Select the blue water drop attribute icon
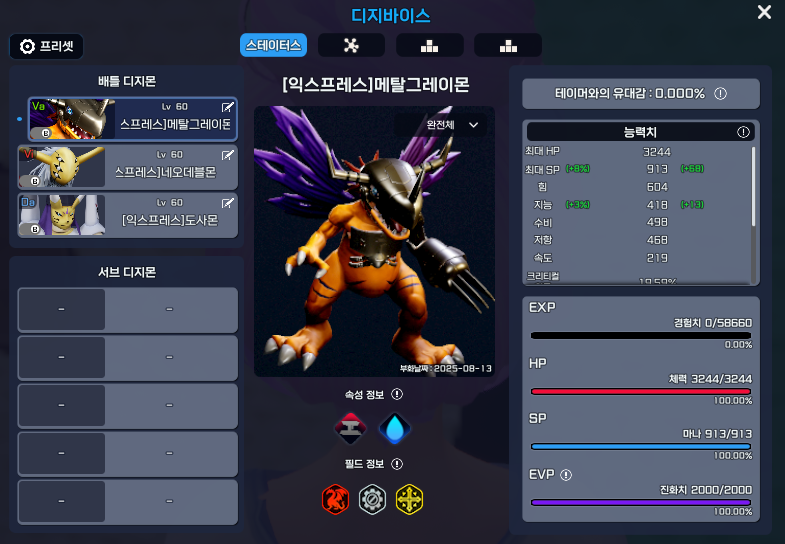Screen dimensions: 785x544 (x=395, y=428)
